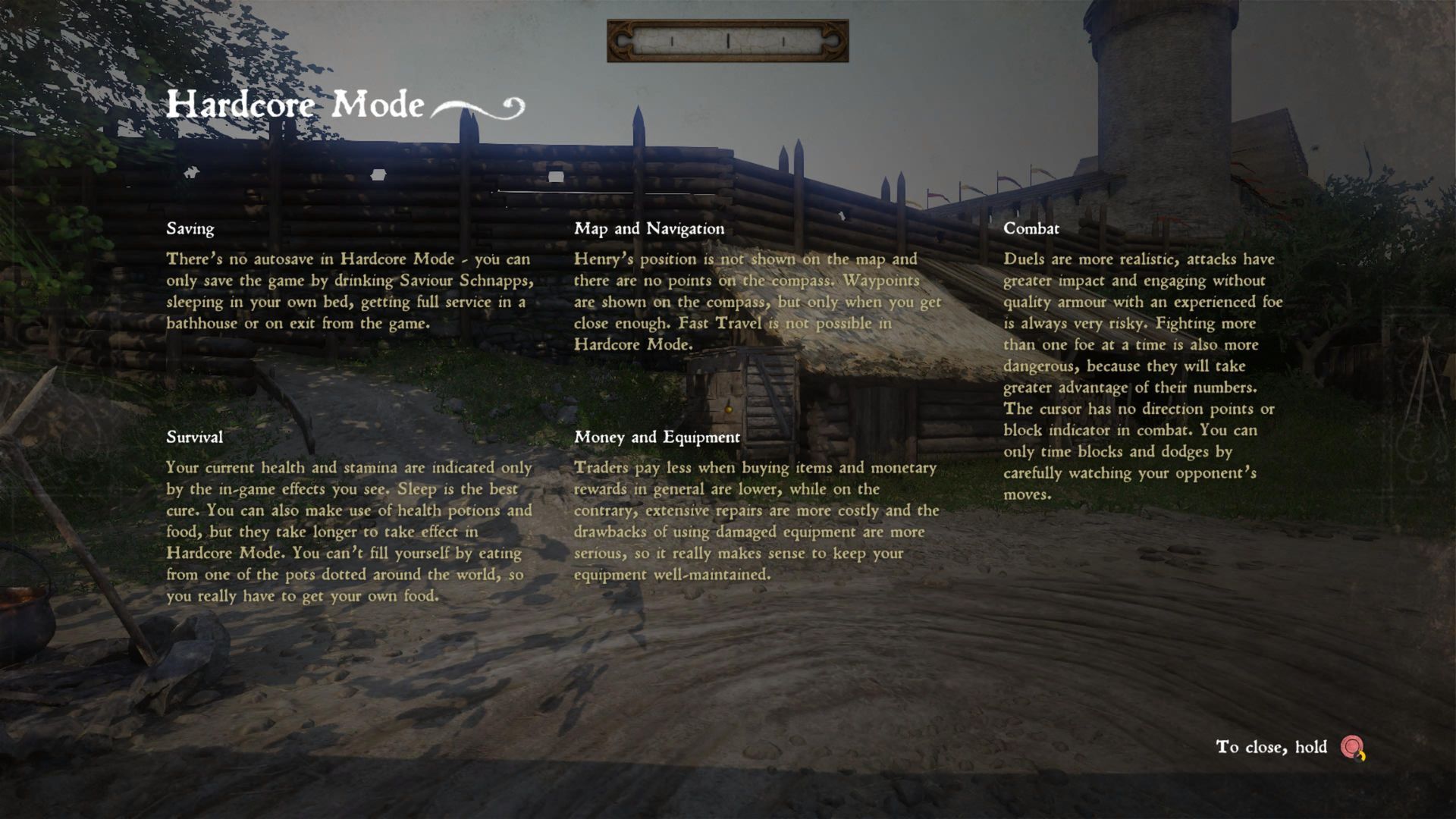Image resolution: width=1456 pixels, height=819 pixels.
Task: Activate the To close, hold prompt
Action: coord(1270,747)
